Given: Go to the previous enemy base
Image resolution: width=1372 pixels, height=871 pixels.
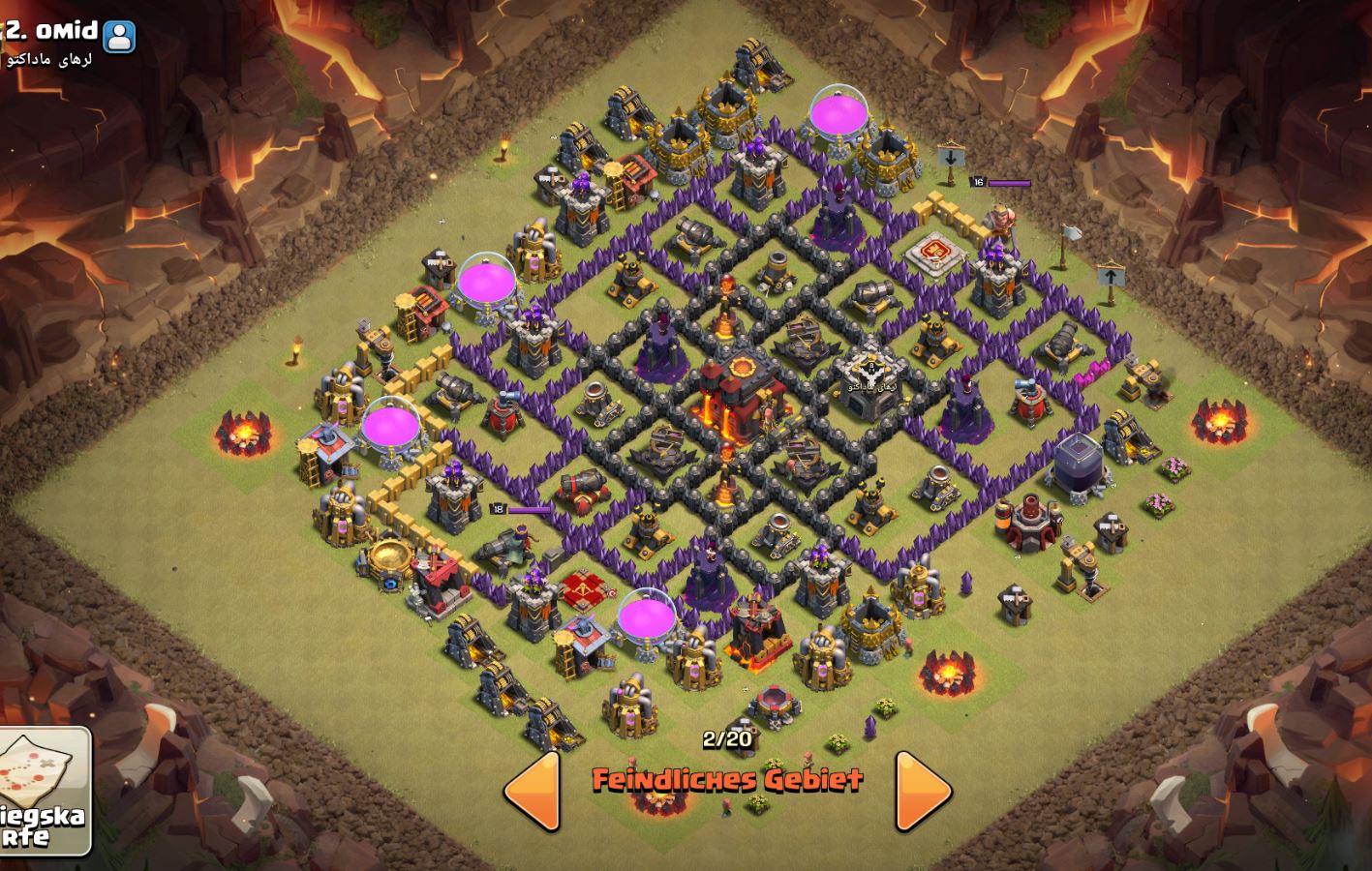Looking at the screenshot, I should click(534, 791).
